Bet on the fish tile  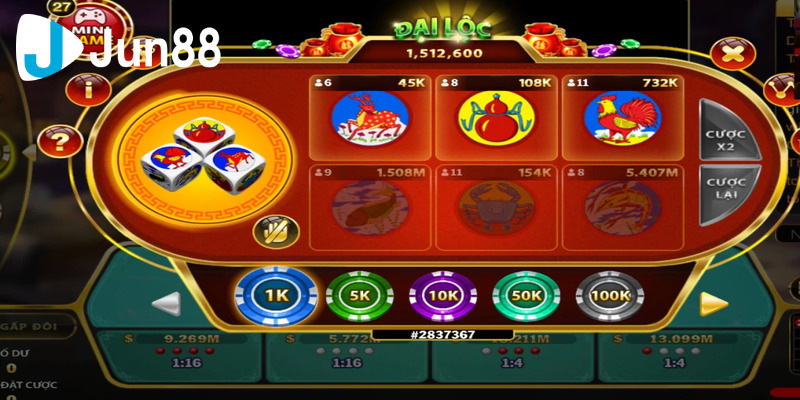371,207
